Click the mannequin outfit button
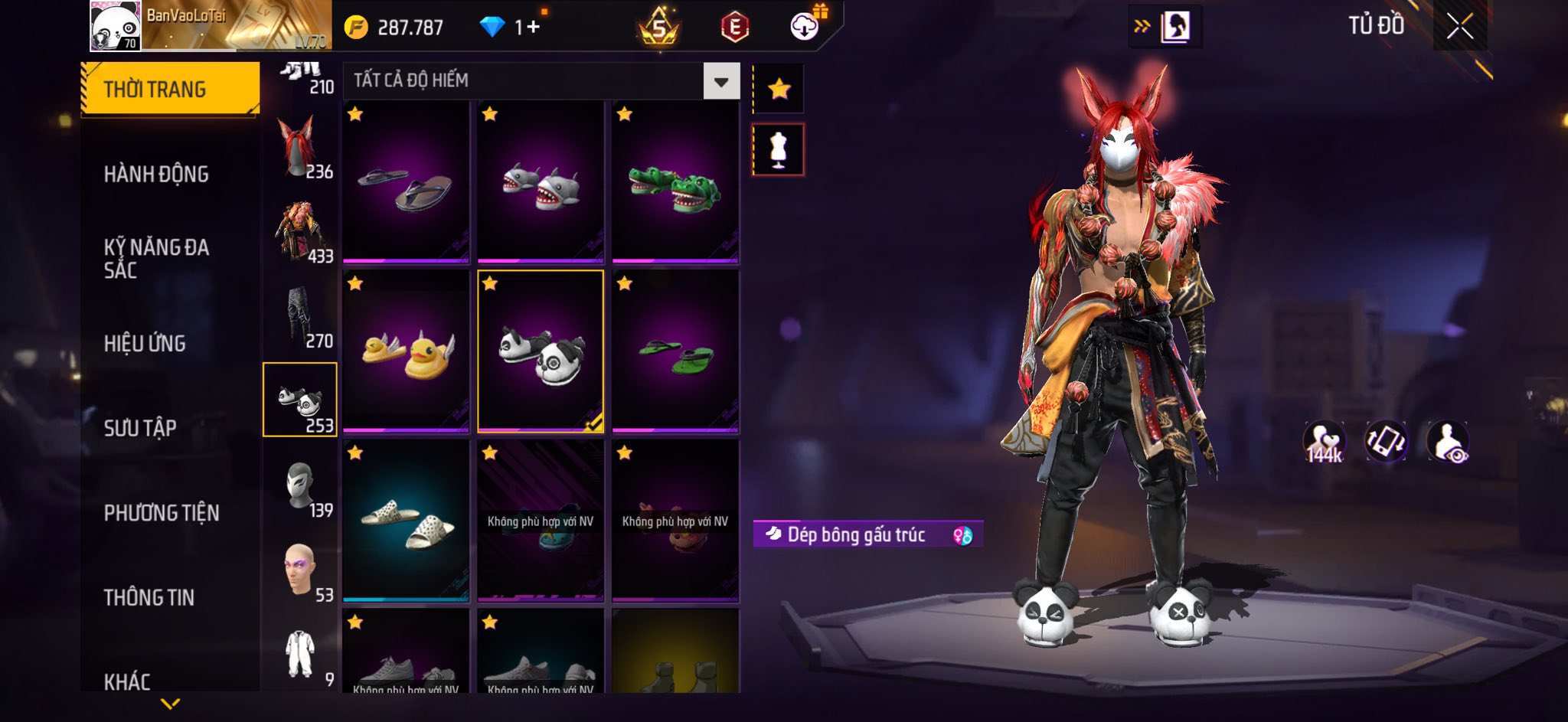Image resolution: width=1568 pixels, height=722 pixels. coord(779,149)
